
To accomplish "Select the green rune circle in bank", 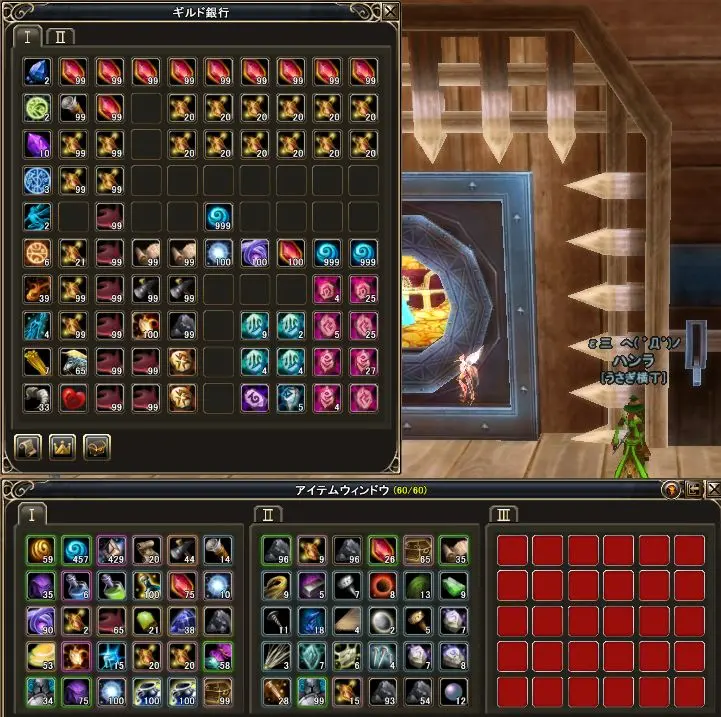I will 37,108.
